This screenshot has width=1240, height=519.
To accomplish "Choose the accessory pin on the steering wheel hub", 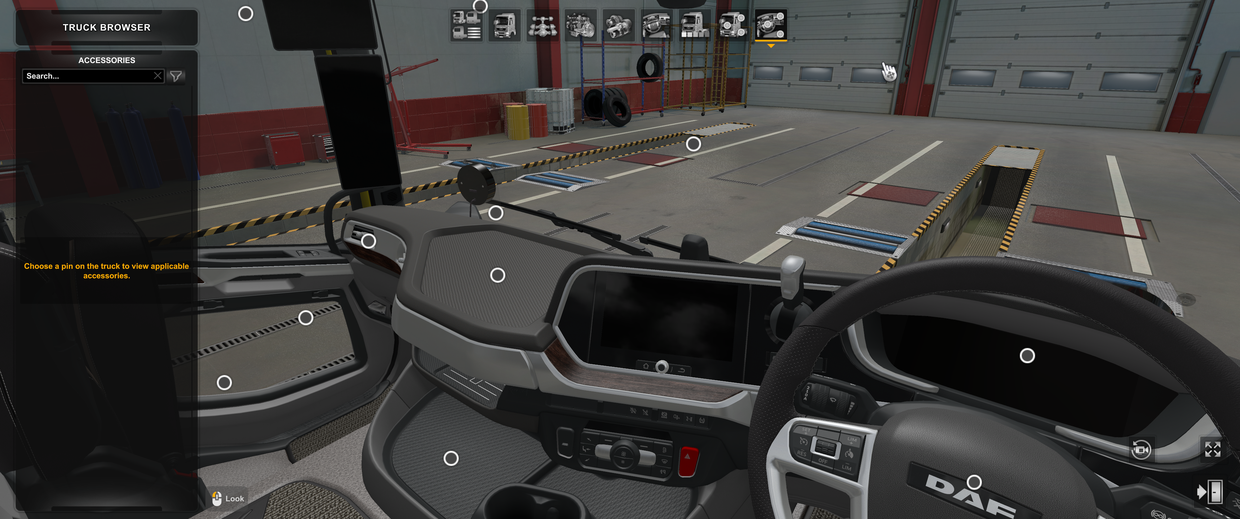I will click(x=974, y=483).
